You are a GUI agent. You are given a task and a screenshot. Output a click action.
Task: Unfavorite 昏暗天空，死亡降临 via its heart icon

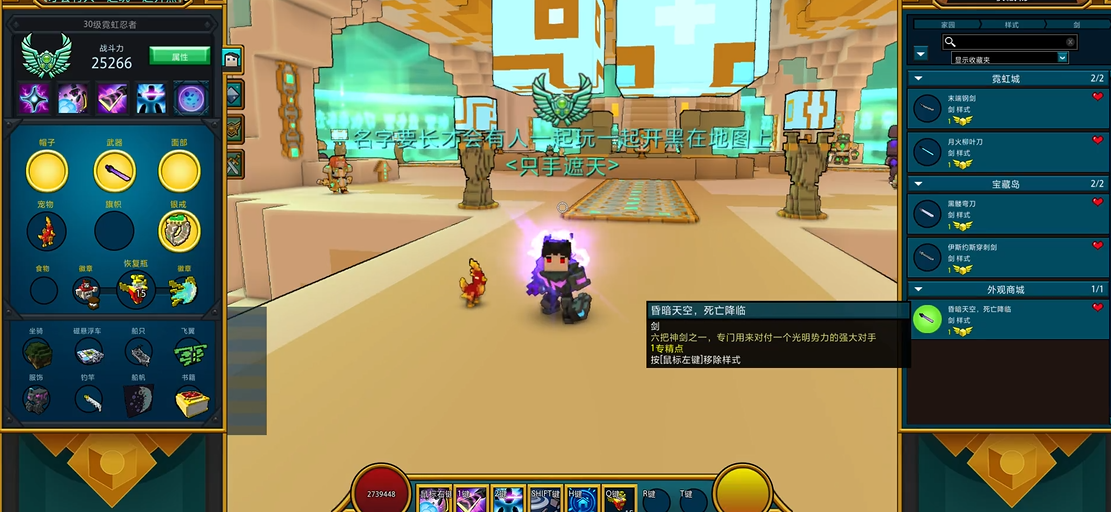(1097, 308)
